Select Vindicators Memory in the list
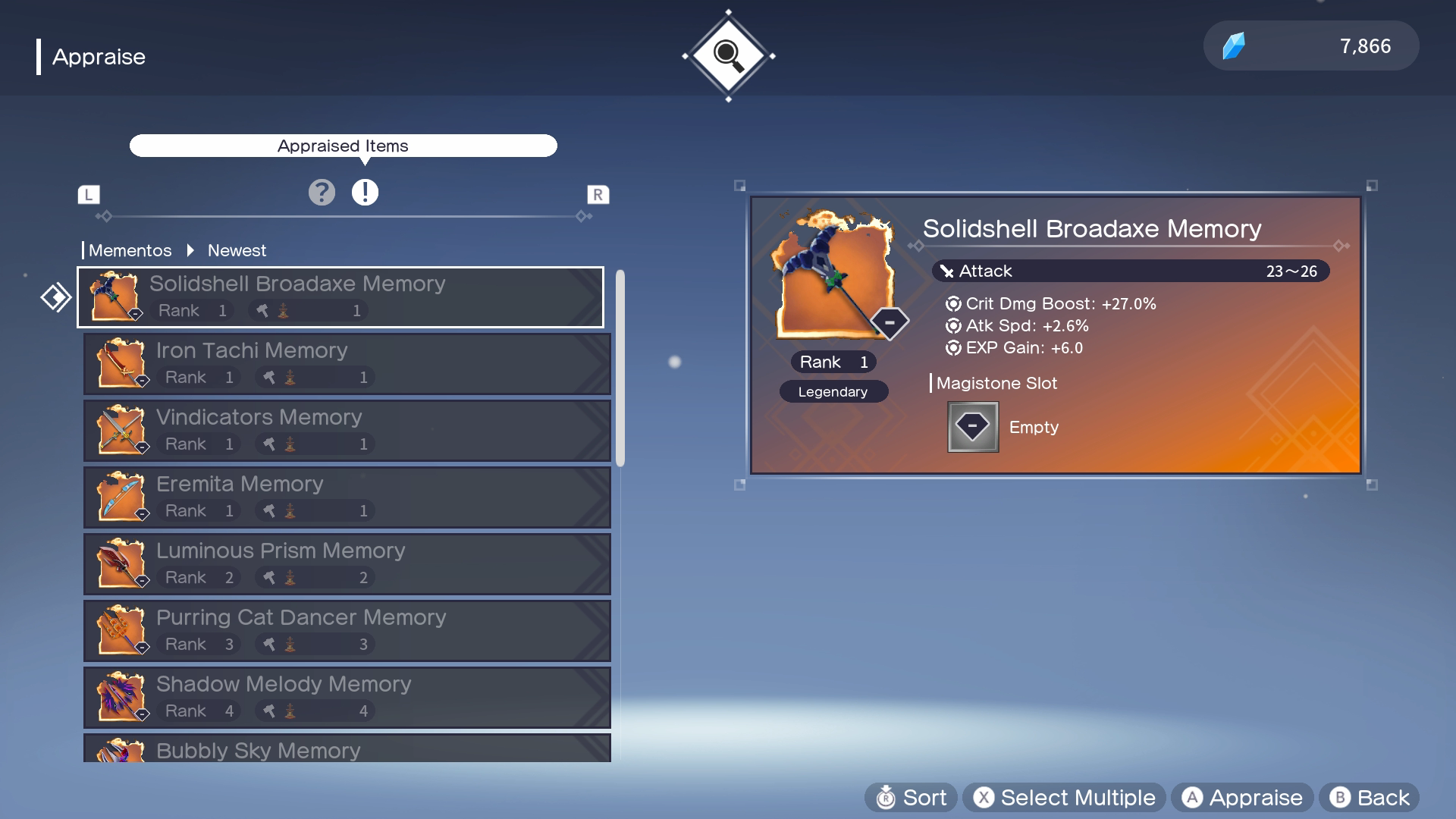The width and height of the screenshot is (1456, 819). pos(347,431)
